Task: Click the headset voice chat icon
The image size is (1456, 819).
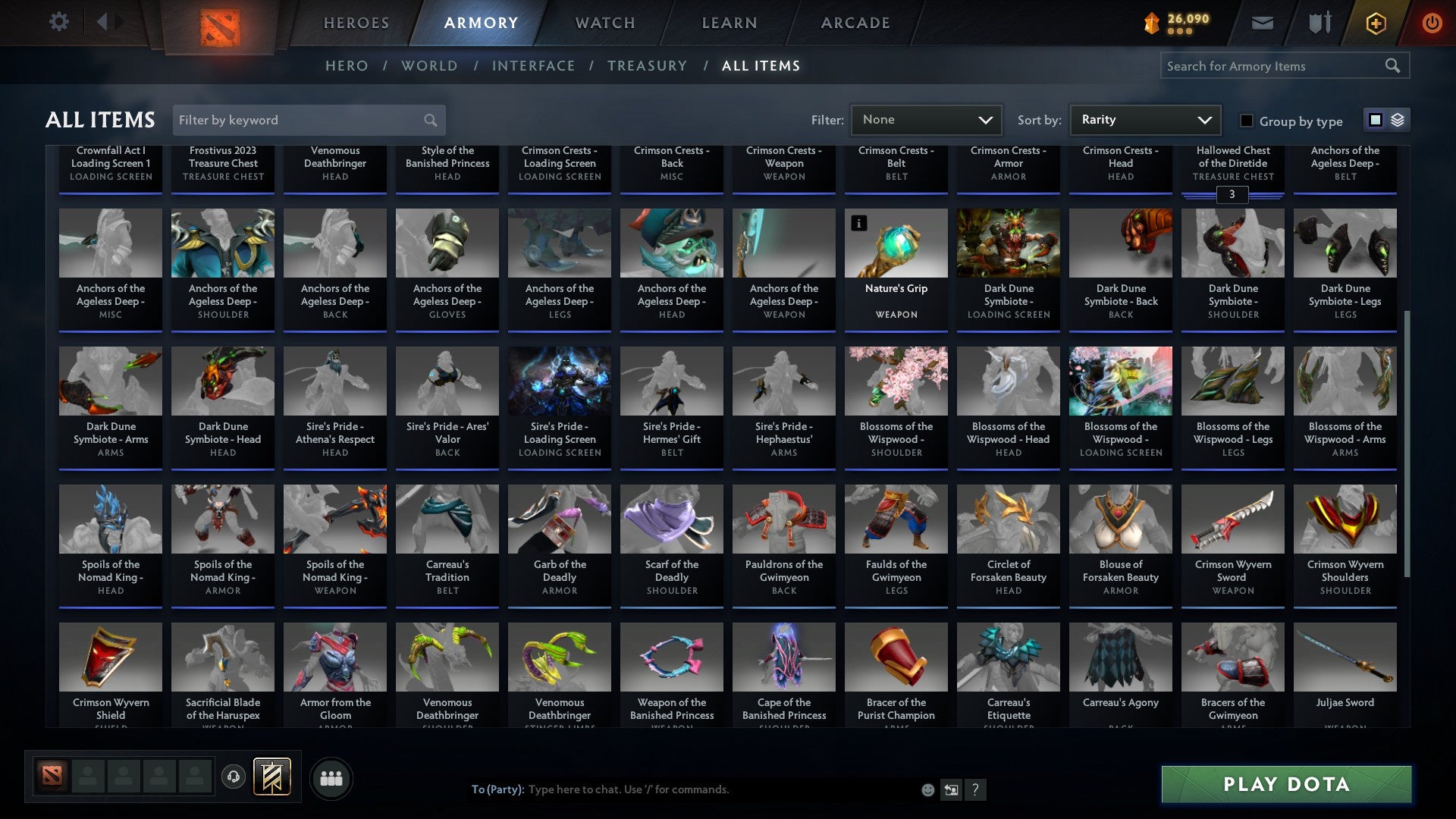Action: coord(233,777)
